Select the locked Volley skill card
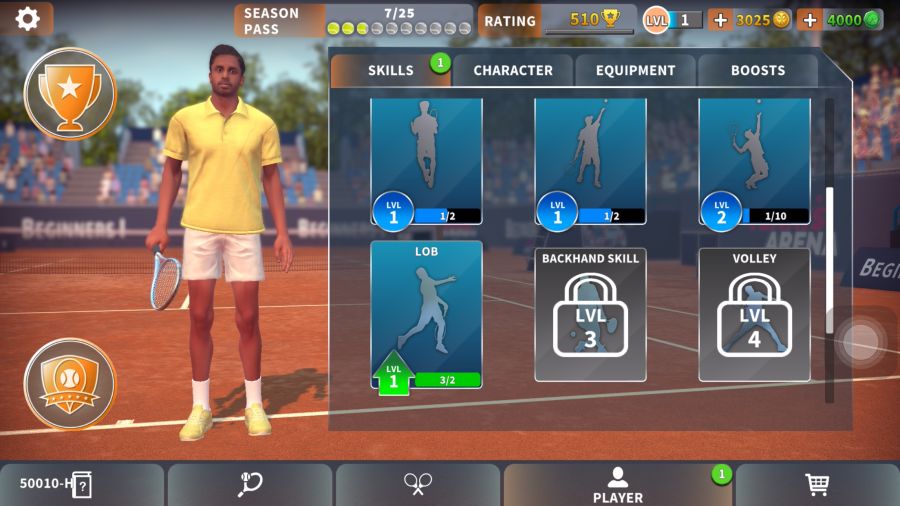900x506 pixels. click(x=754, y=315)
